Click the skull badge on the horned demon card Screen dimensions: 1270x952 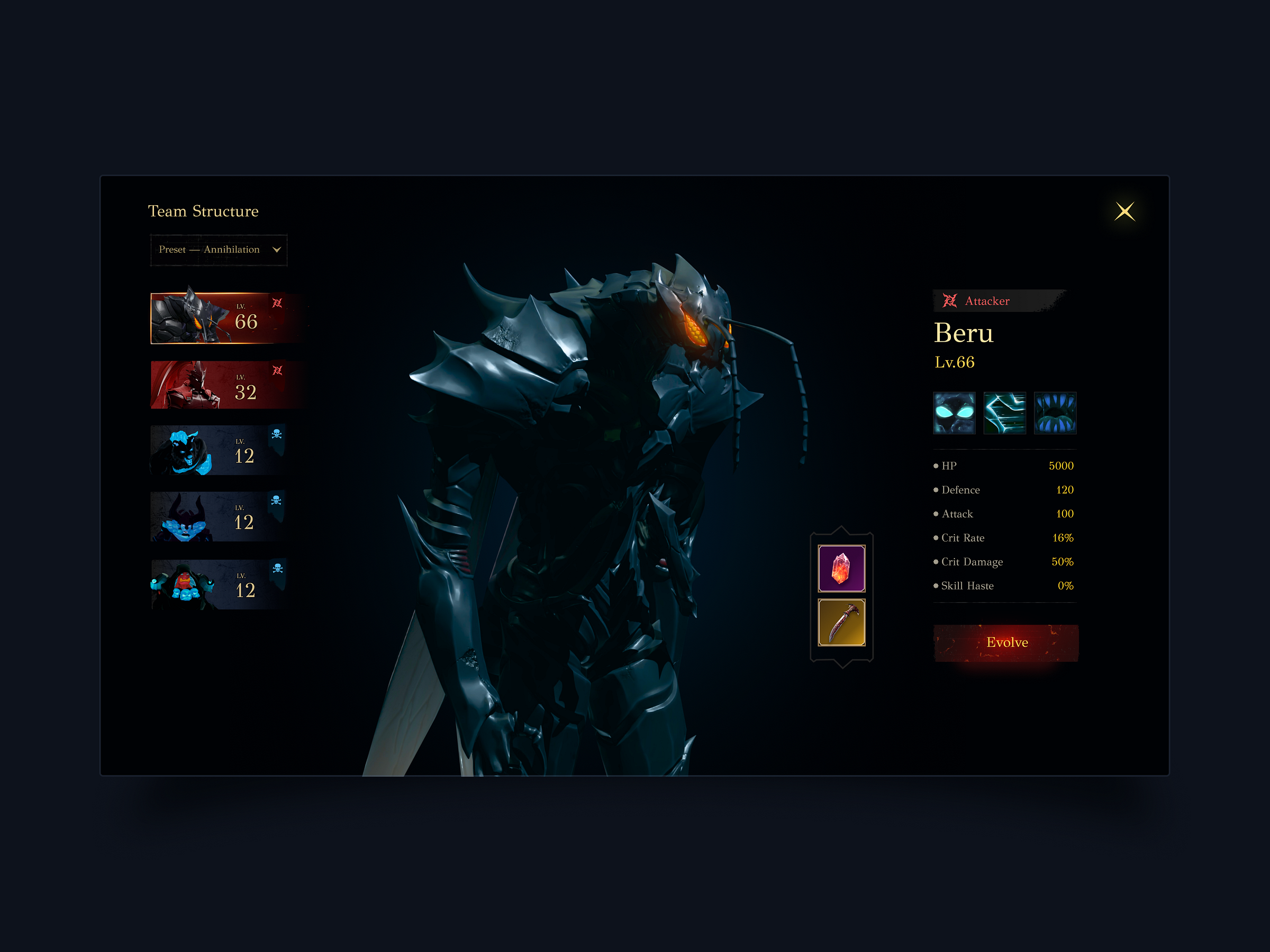click(276, 501)
